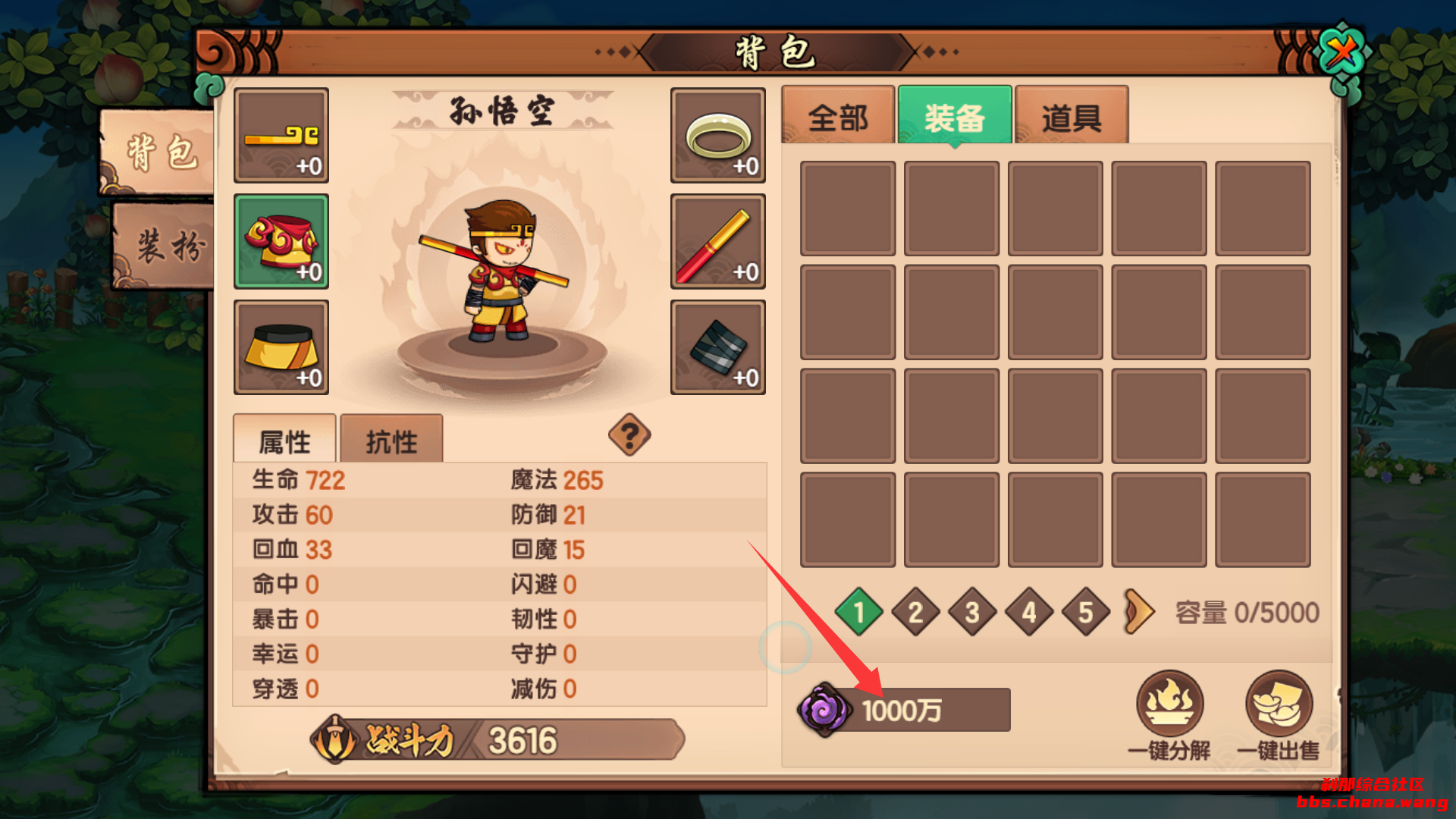Click the purple spirit orb currency icon
Viewport: 1456px width, 819px height.
[826, 710]
